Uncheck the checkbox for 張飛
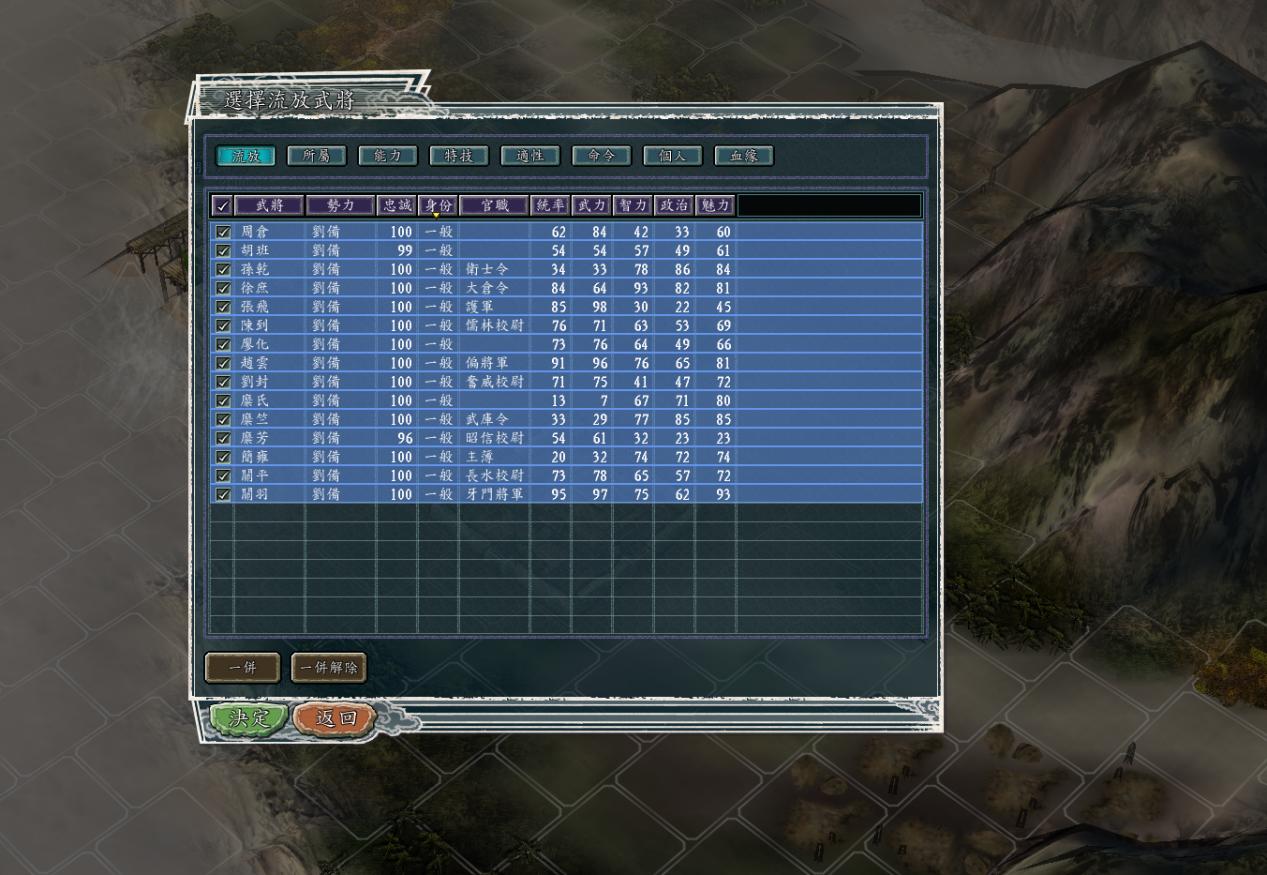The image size is (1267, 875). 223,307
